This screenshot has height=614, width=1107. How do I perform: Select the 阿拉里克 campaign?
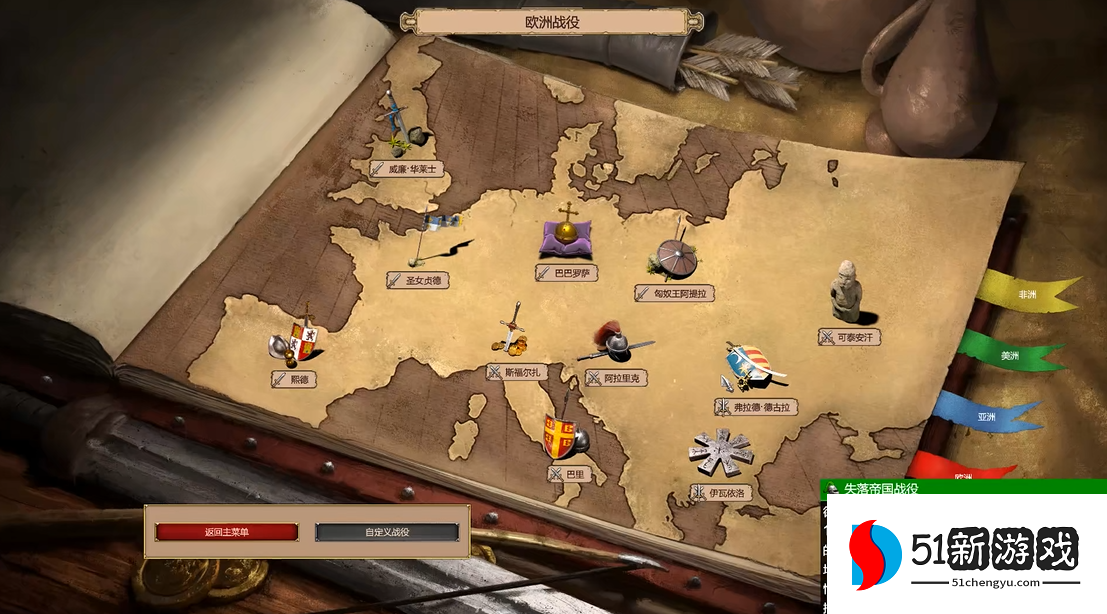pos(619,379)
